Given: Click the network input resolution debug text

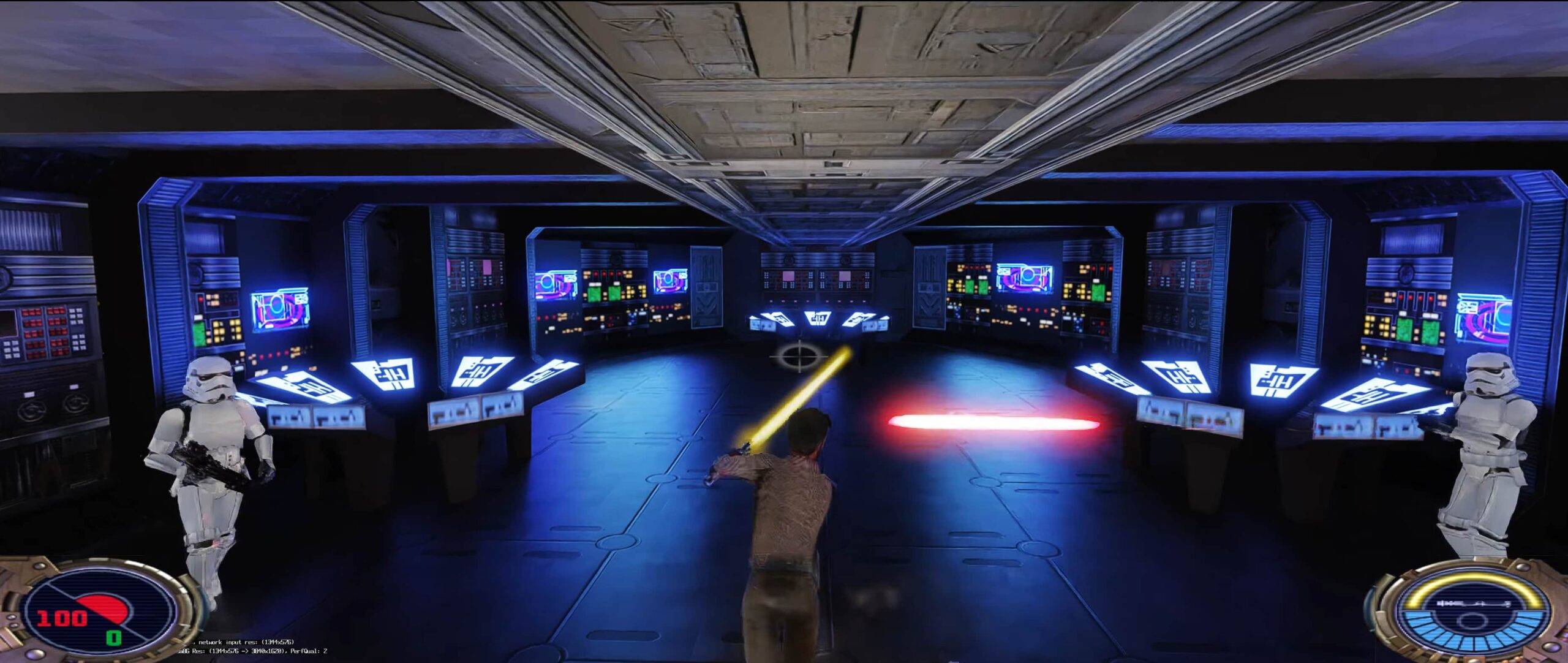Looking at the screenshot, I should pyautogui.click(x=245, y=641).
